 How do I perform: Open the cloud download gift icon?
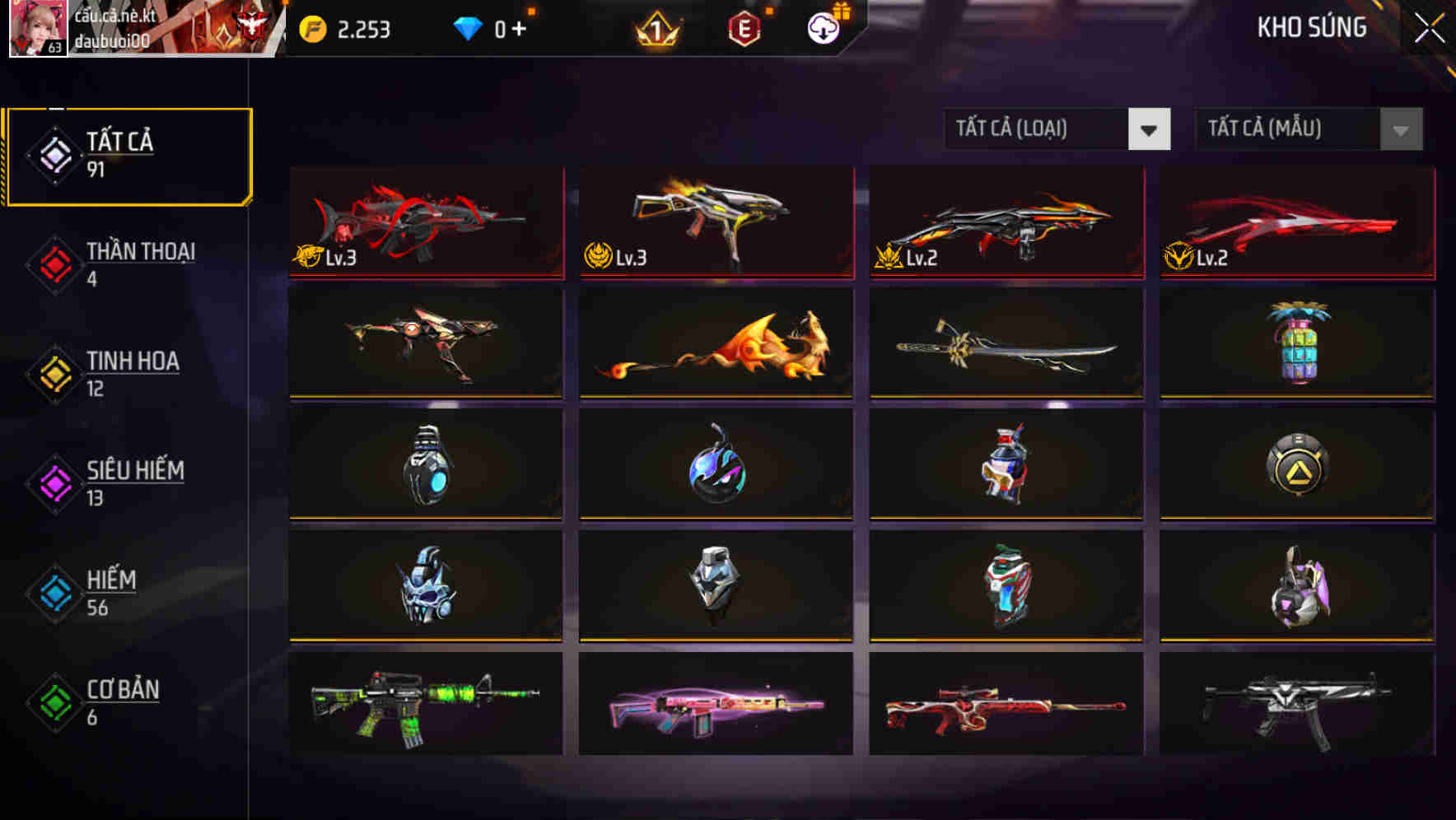point(824,29)
